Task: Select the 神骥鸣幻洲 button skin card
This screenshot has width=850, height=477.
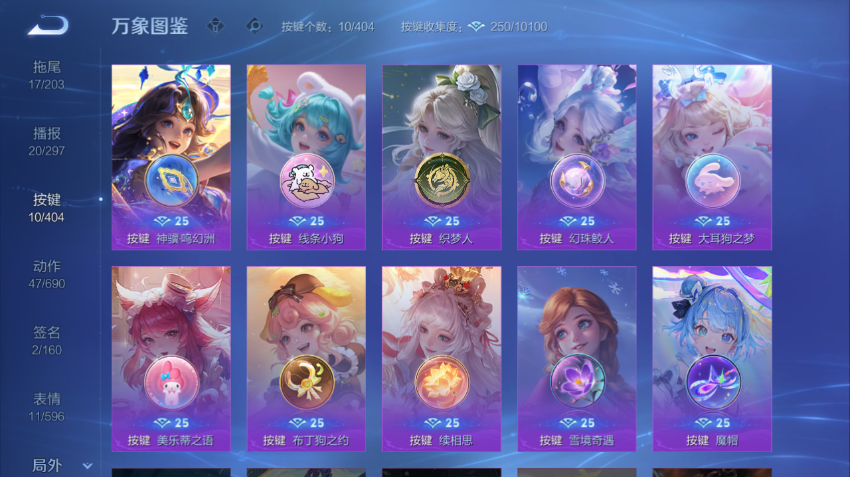Action: 171,157
